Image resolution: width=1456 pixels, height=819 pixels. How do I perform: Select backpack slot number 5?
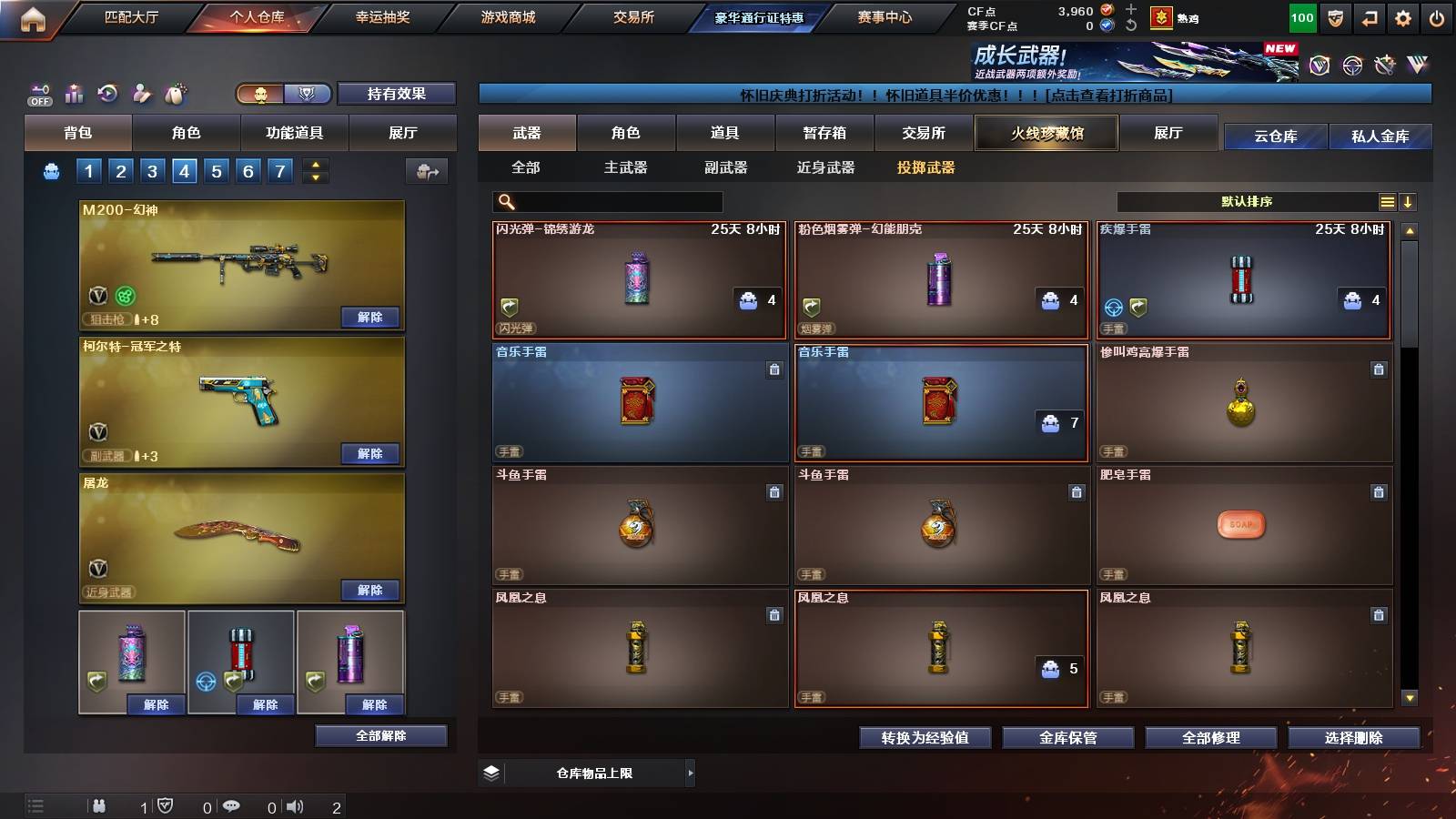pos(216,169)
